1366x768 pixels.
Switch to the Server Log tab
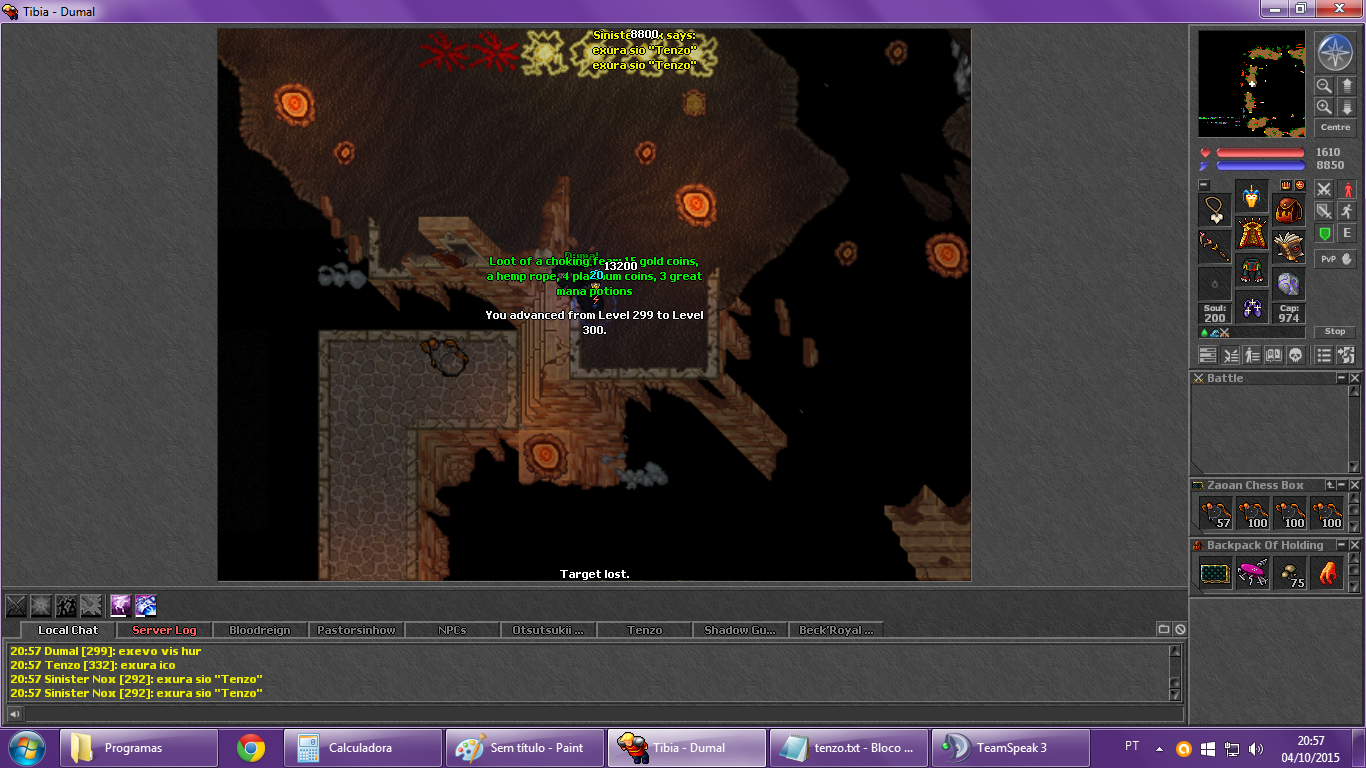click(165, 630)
